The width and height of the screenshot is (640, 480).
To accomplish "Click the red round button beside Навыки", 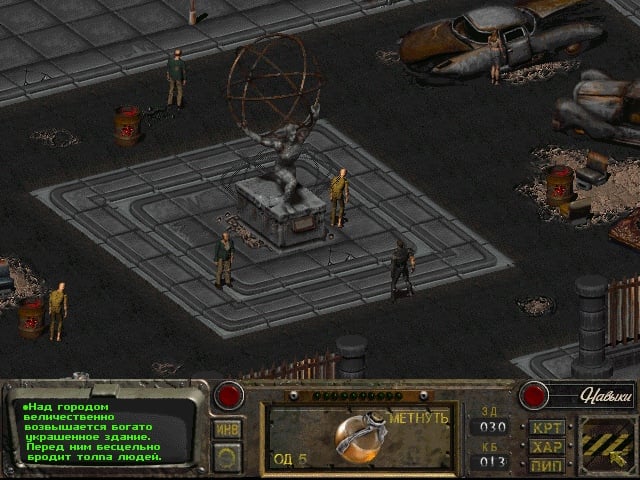I will point(533,395).
